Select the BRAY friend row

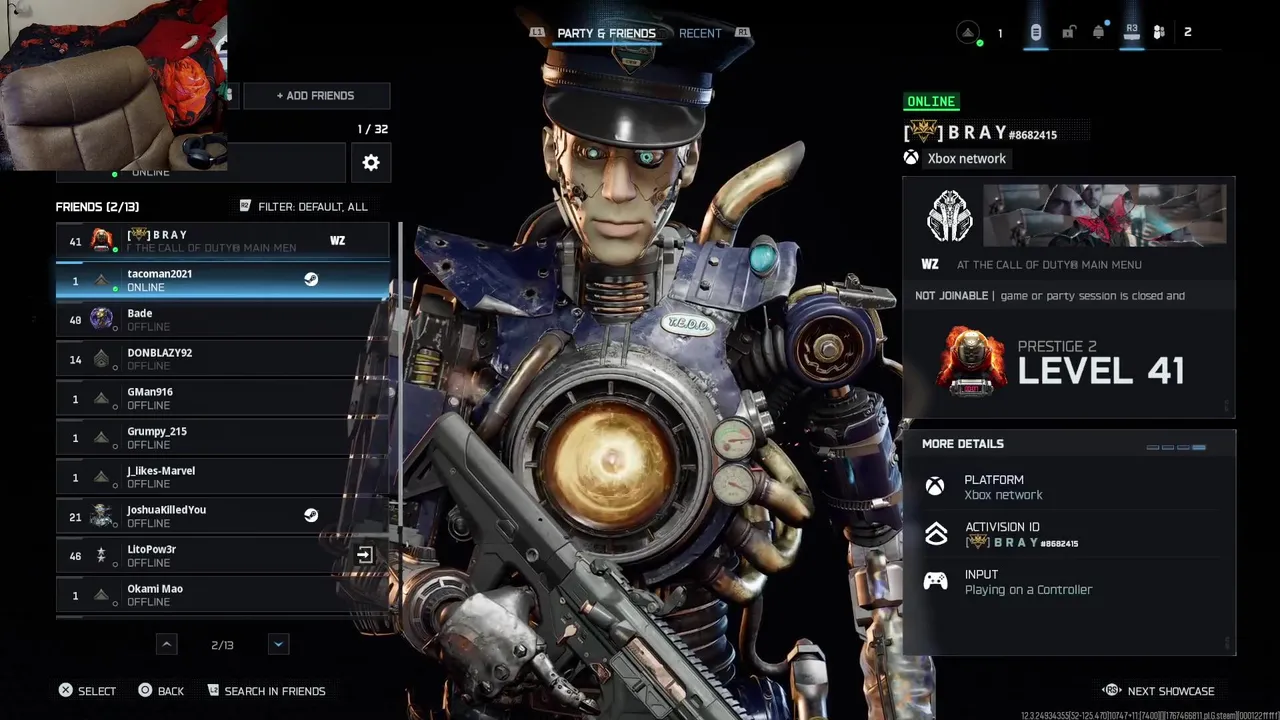[x=222, y=241]
